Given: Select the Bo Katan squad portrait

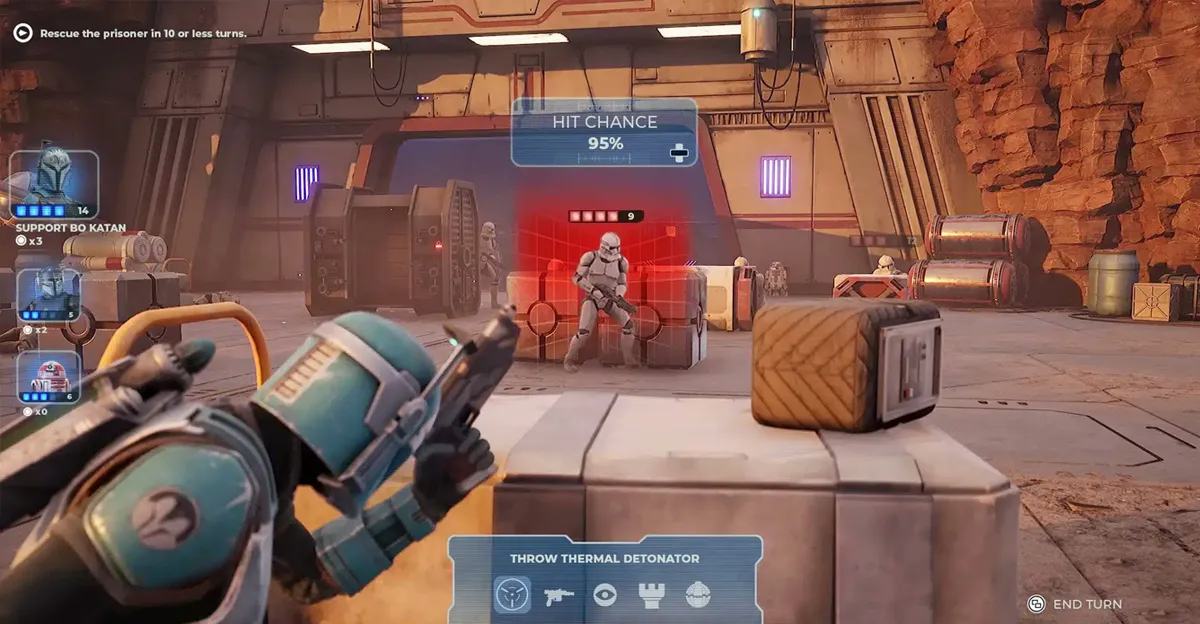Looking at the screenshot, I should 55,182.
